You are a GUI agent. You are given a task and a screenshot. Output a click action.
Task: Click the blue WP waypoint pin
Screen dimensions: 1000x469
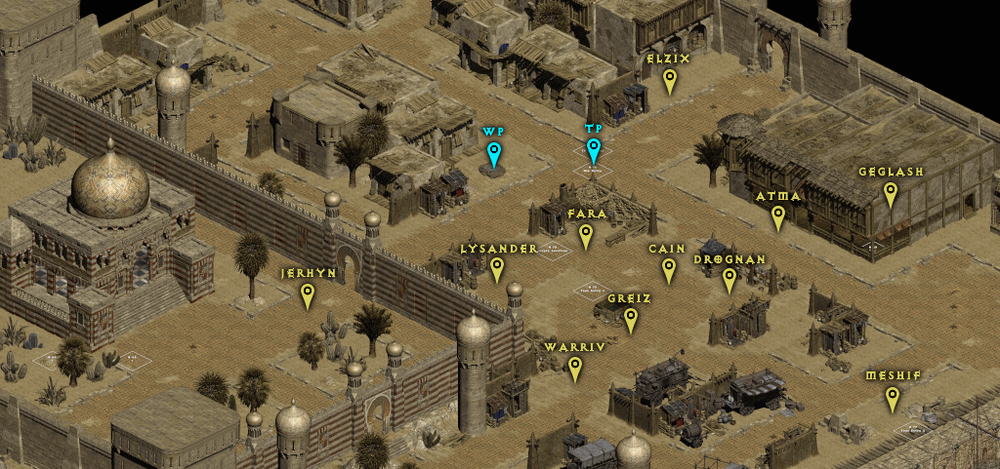493,154
